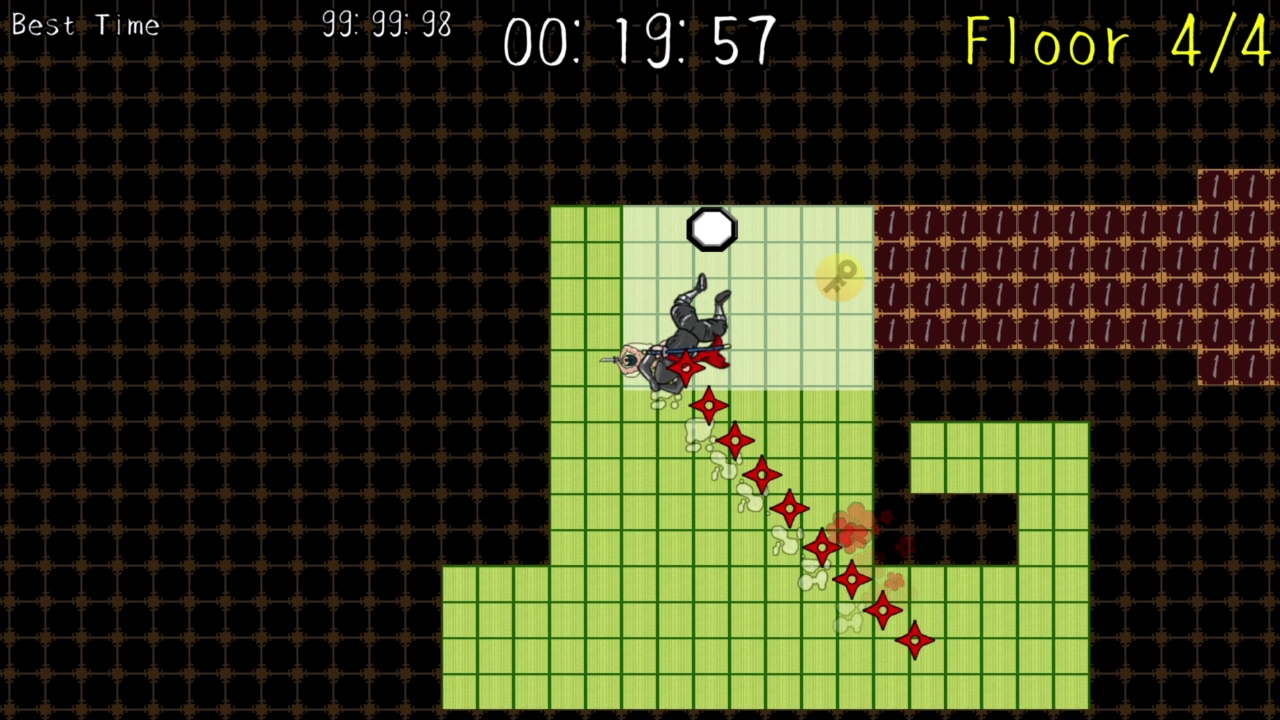Click the Best Time label
Viewport: 1280px width, 720px height.
pyautogui.click(x=85, y=25)
